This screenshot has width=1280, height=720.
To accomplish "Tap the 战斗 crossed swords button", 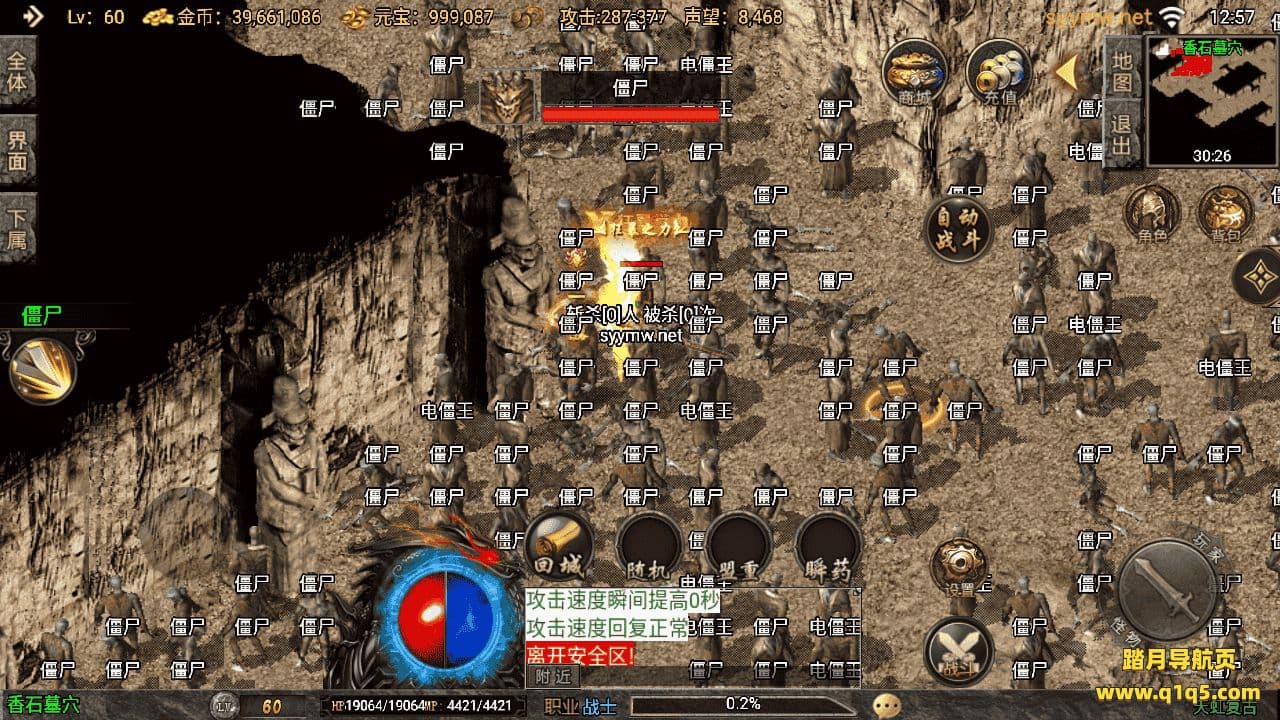I will [x=958, y=650].
